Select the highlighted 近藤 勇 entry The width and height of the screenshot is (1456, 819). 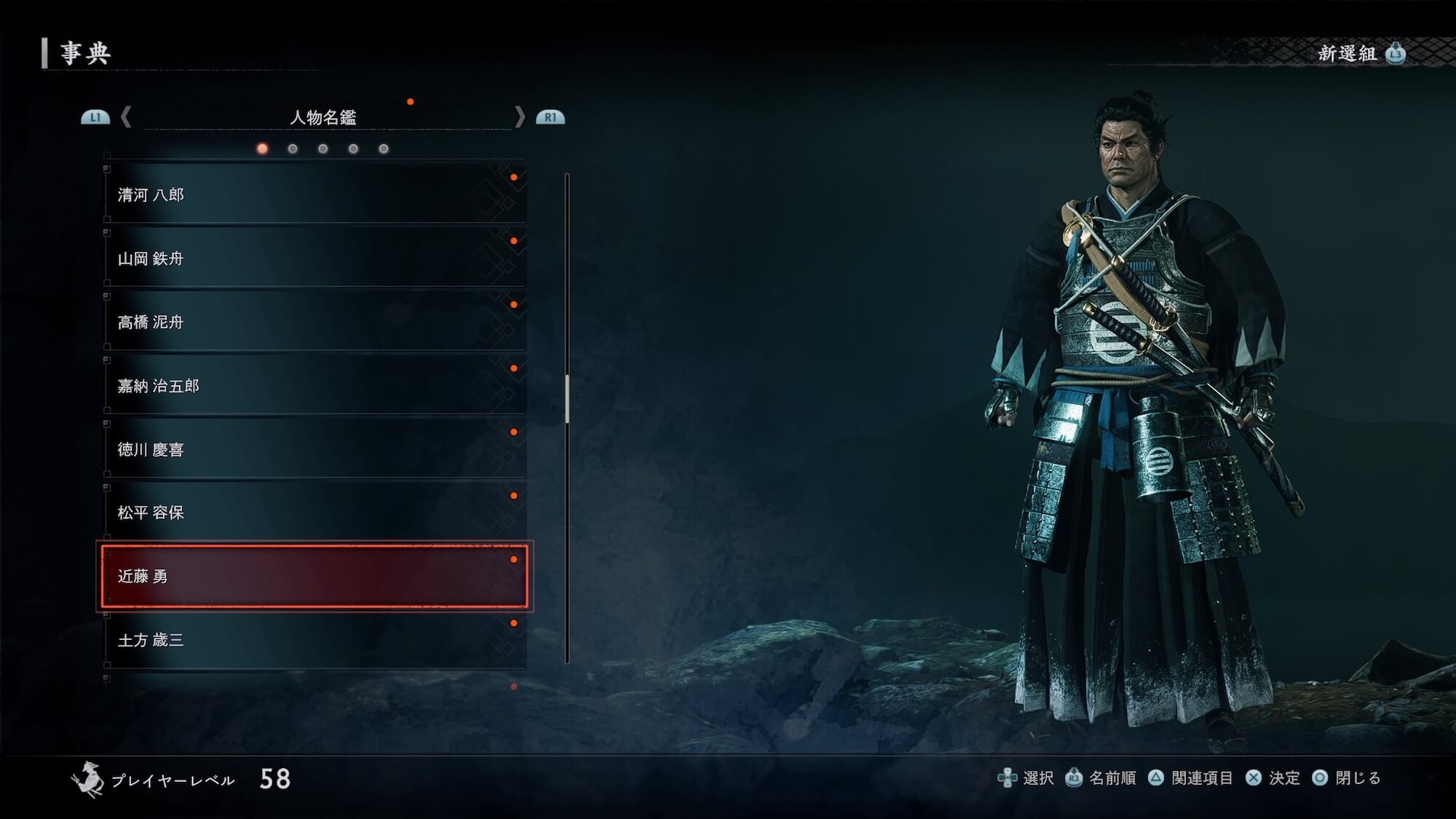pyautogui.click(x=314, y=576)
